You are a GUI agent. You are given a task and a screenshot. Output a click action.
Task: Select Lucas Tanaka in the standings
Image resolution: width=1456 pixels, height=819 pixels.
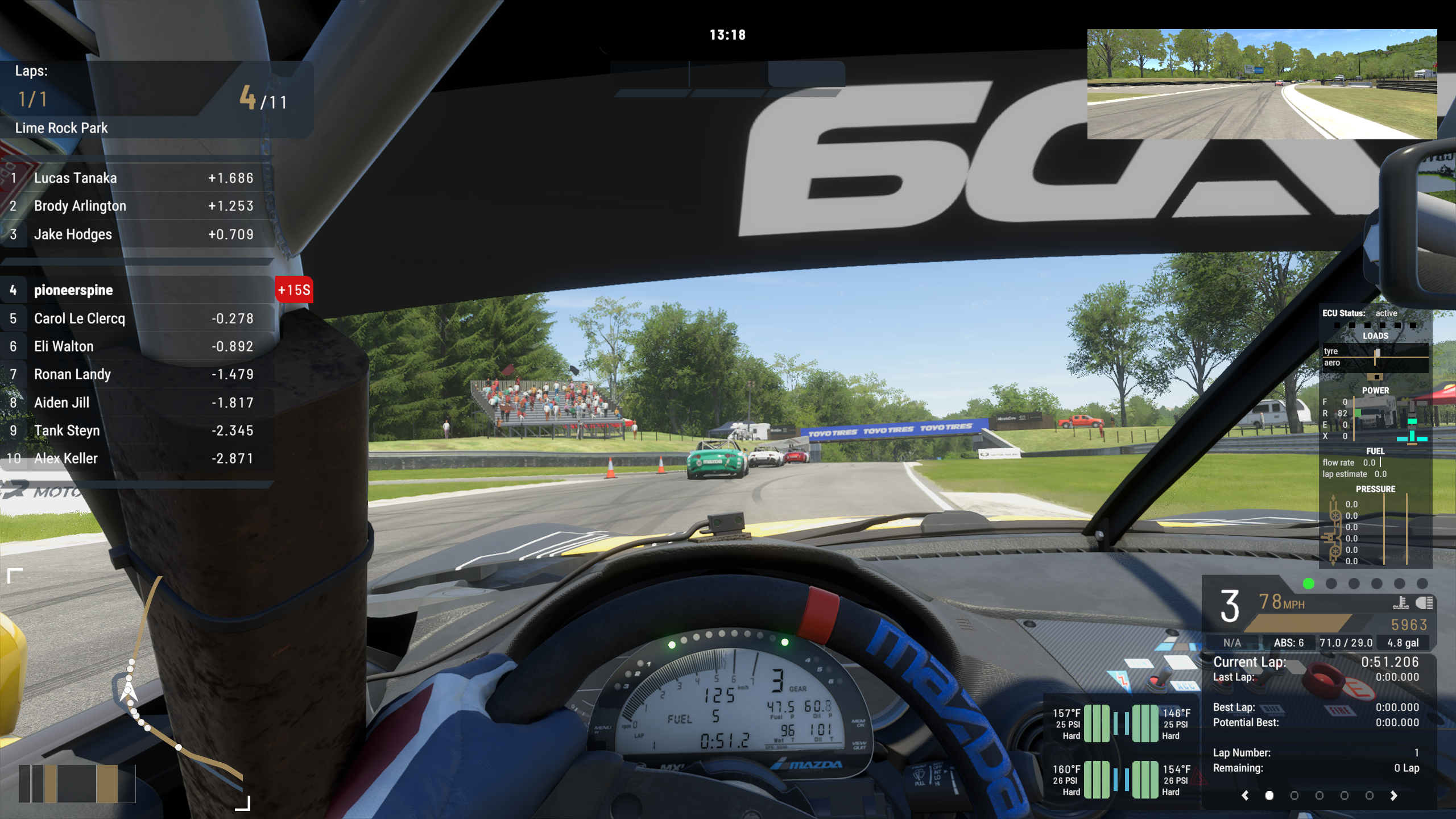[x=136, y=178]
